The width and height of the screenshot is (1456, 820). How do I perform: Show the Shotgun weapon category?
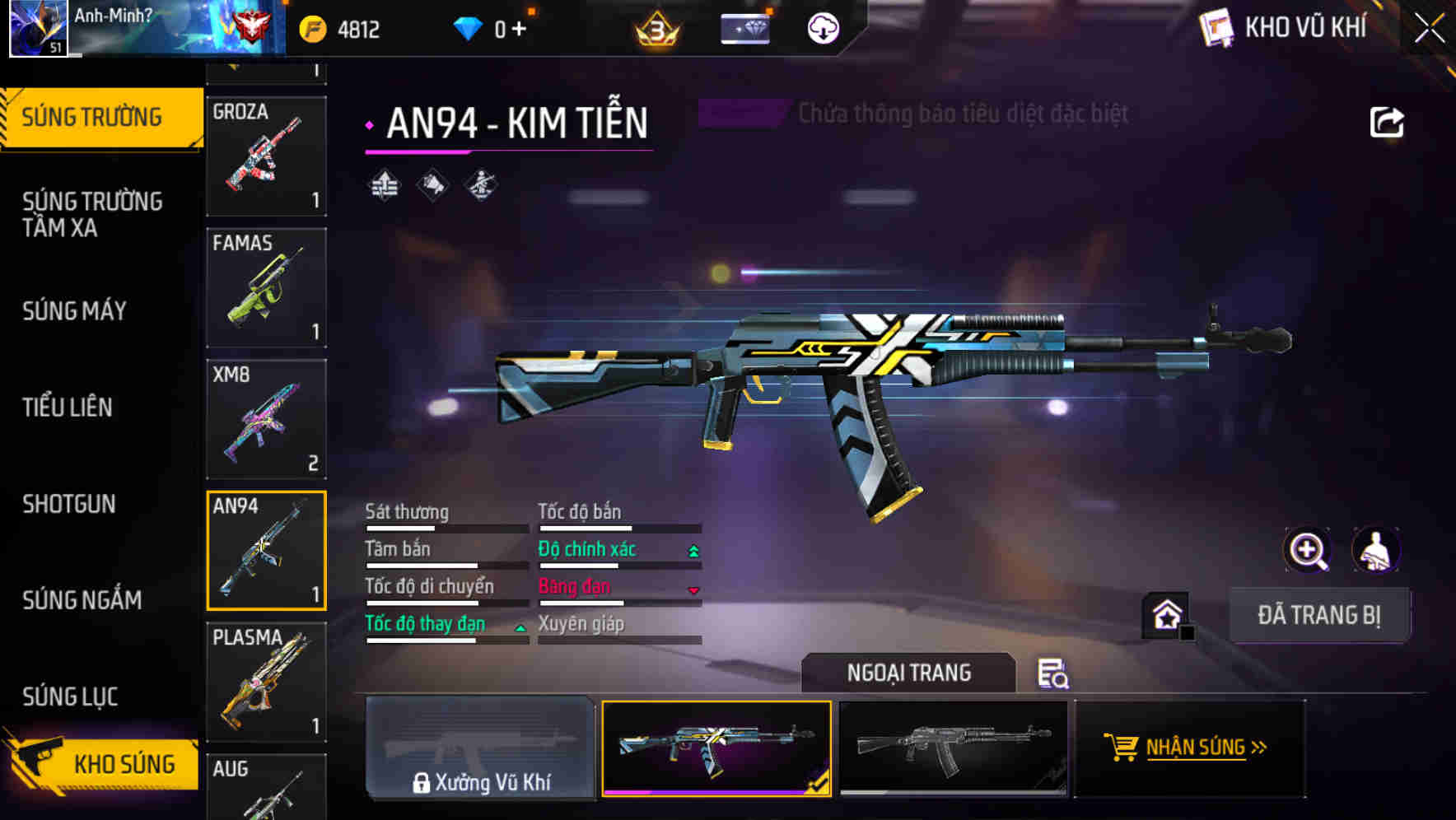[69, 504]
